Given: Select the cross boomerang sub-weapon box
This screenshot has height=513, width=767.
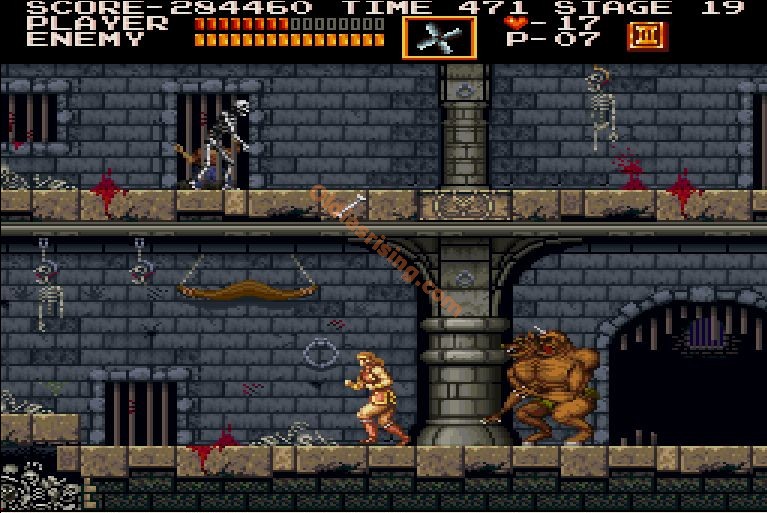Looking at the screenshot, I should [x=440, y=37].
